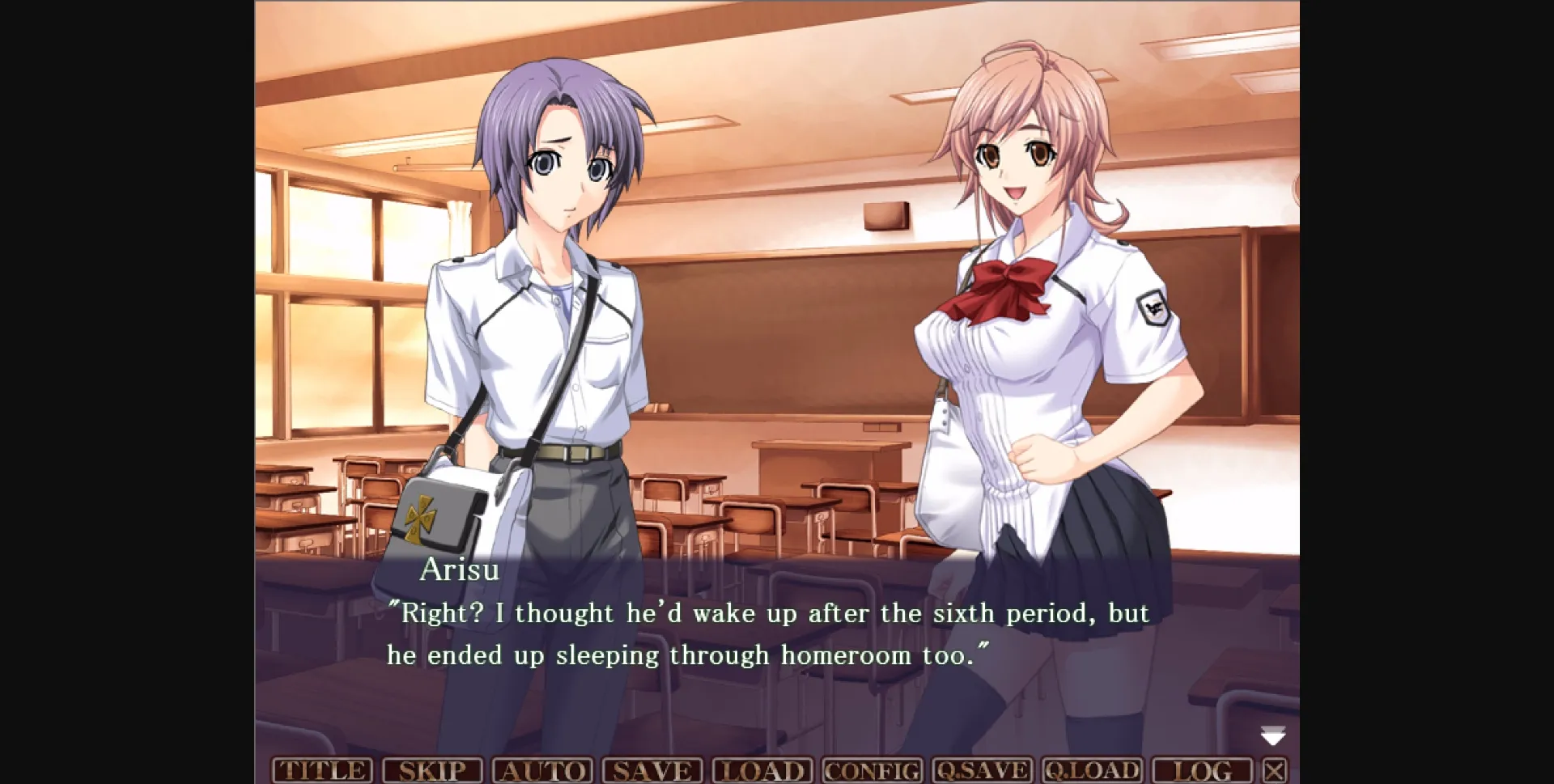Open the CONFIG settings
Viewport: 1554px width, 784px height.
pyautogui.click(x=870, y=769)
